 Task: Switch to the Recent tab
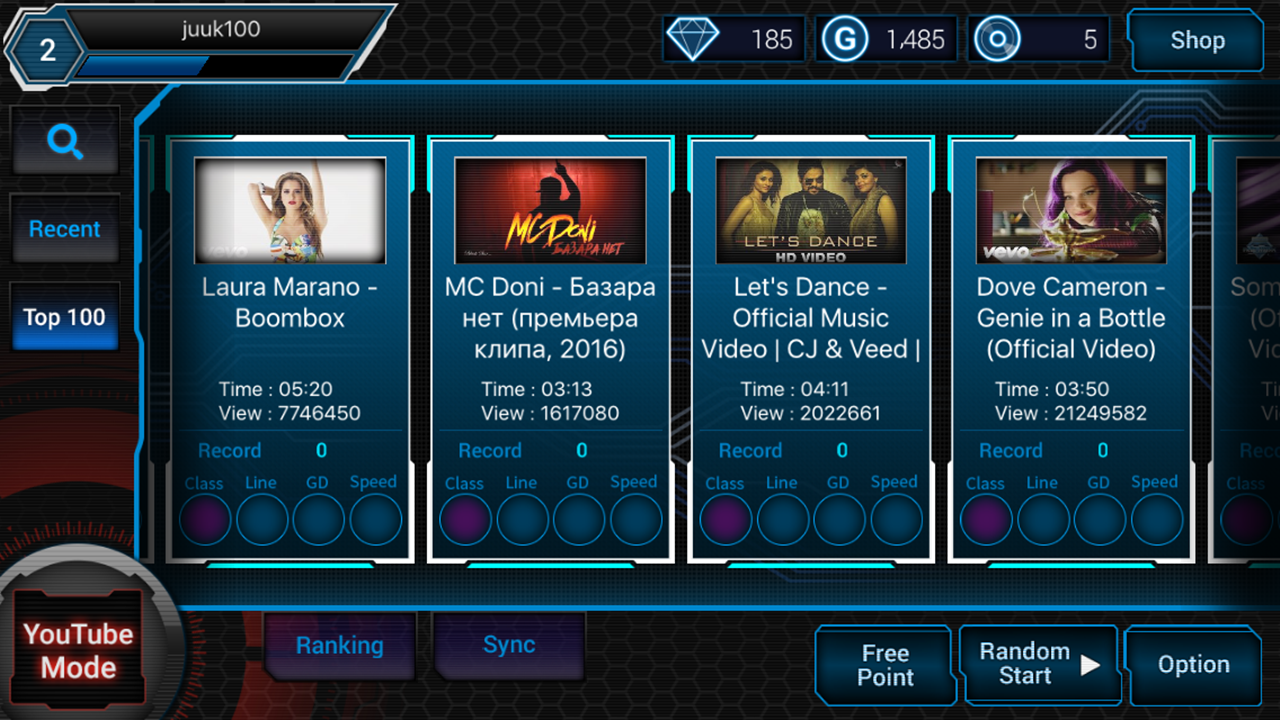coord(64,228)
